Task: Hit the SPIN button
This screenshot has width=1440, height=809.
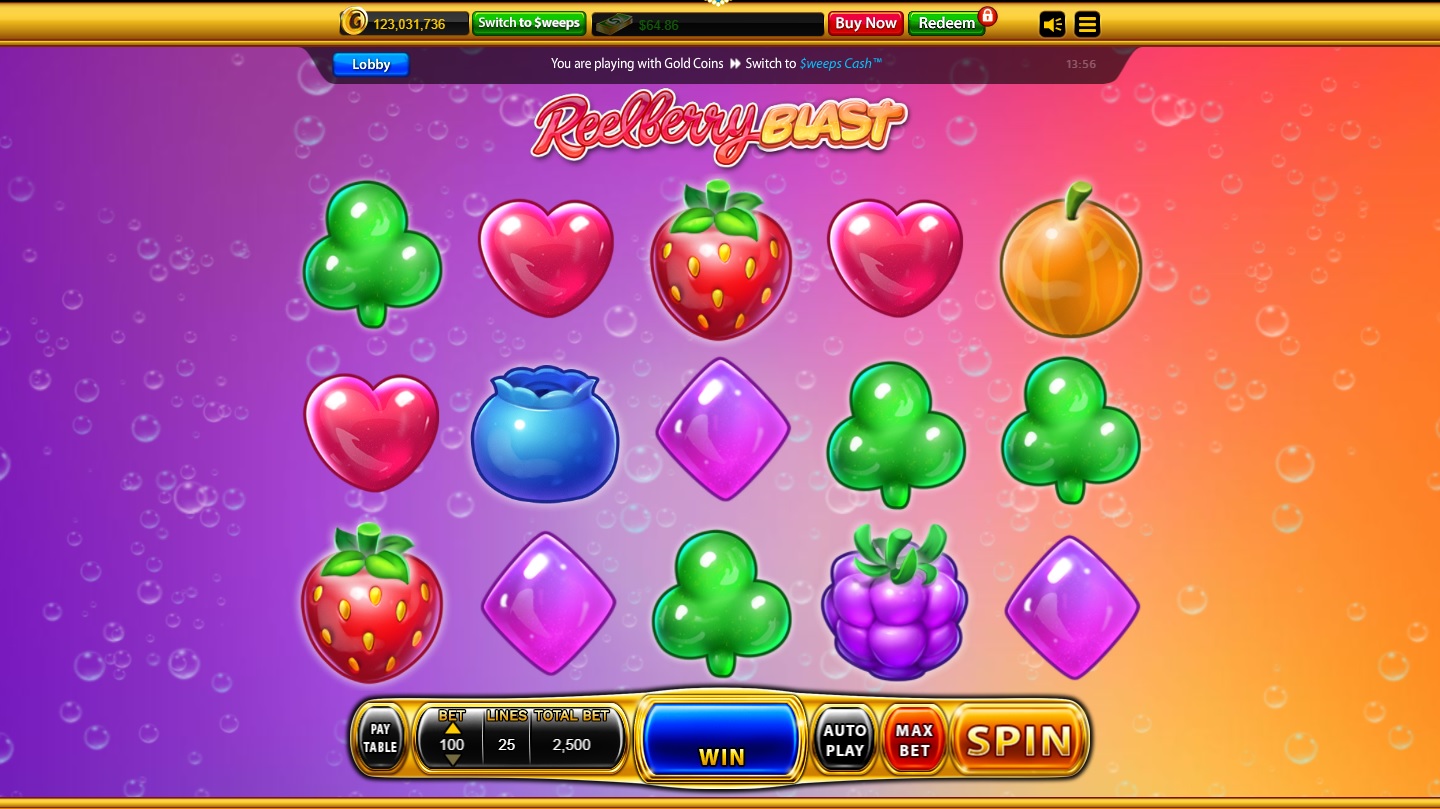Action: coord(1018,740)
